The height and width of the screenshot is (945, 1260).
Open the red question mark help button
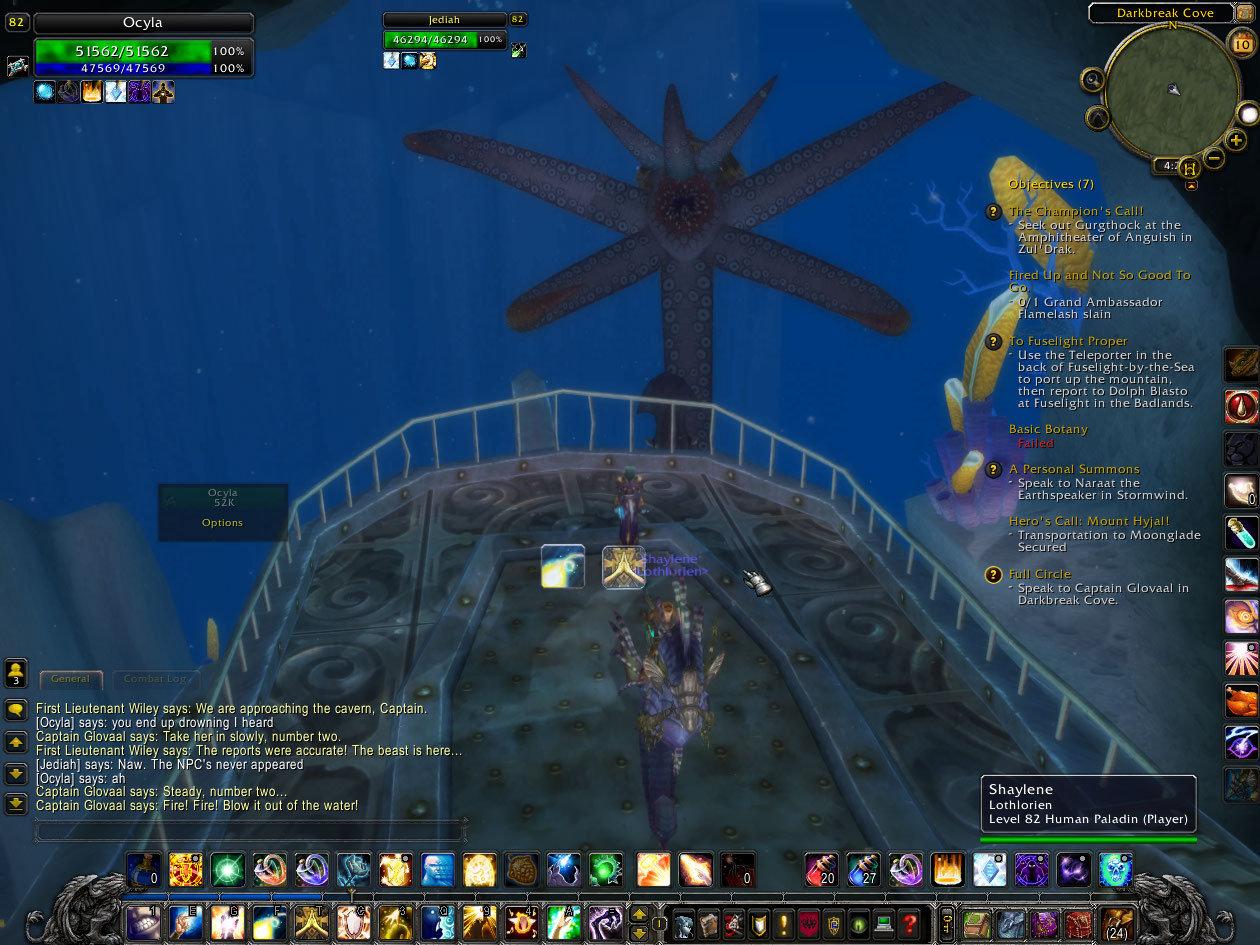tap(909, 923)
